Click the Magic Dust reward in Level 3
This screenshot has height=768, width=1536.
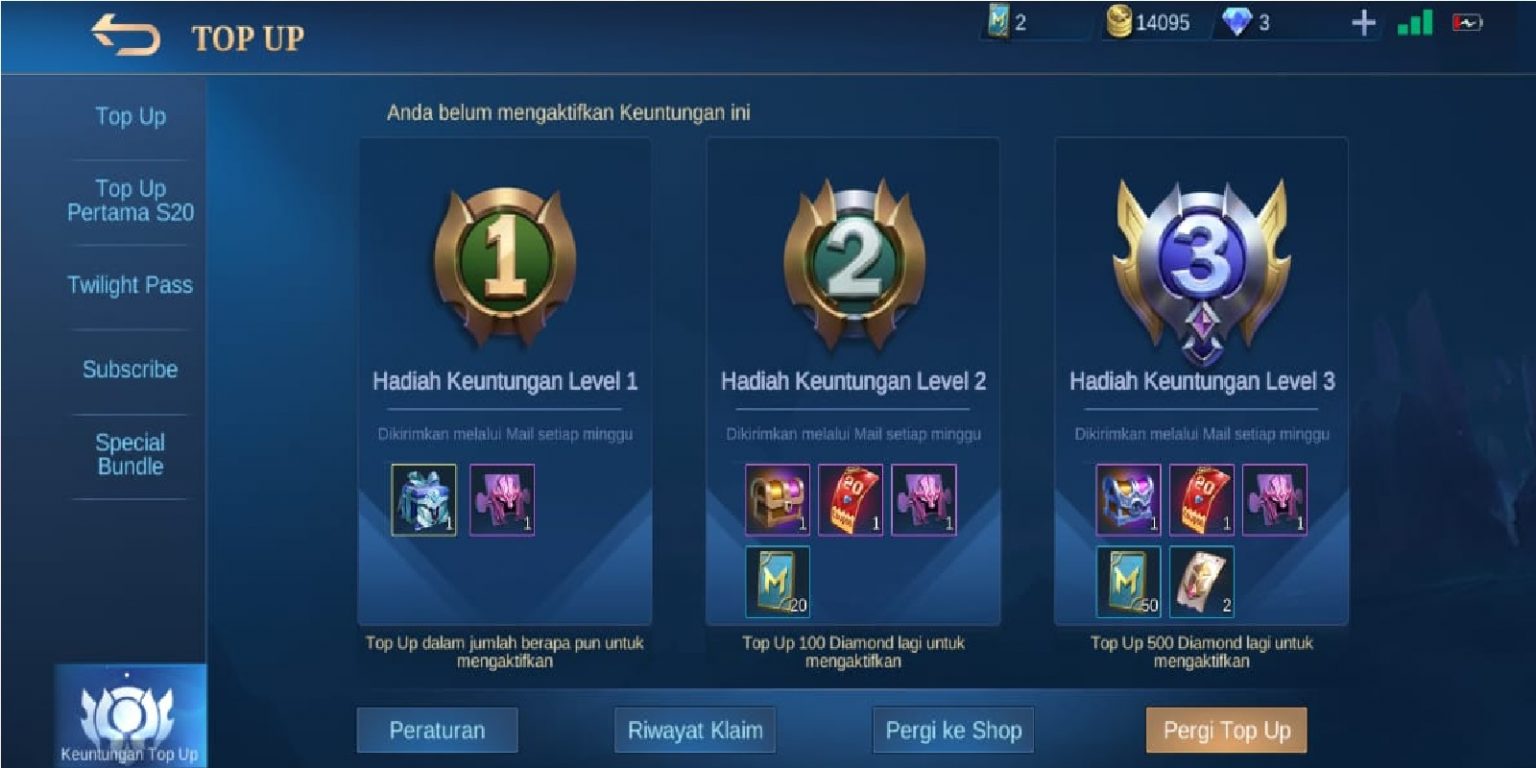1129,580
